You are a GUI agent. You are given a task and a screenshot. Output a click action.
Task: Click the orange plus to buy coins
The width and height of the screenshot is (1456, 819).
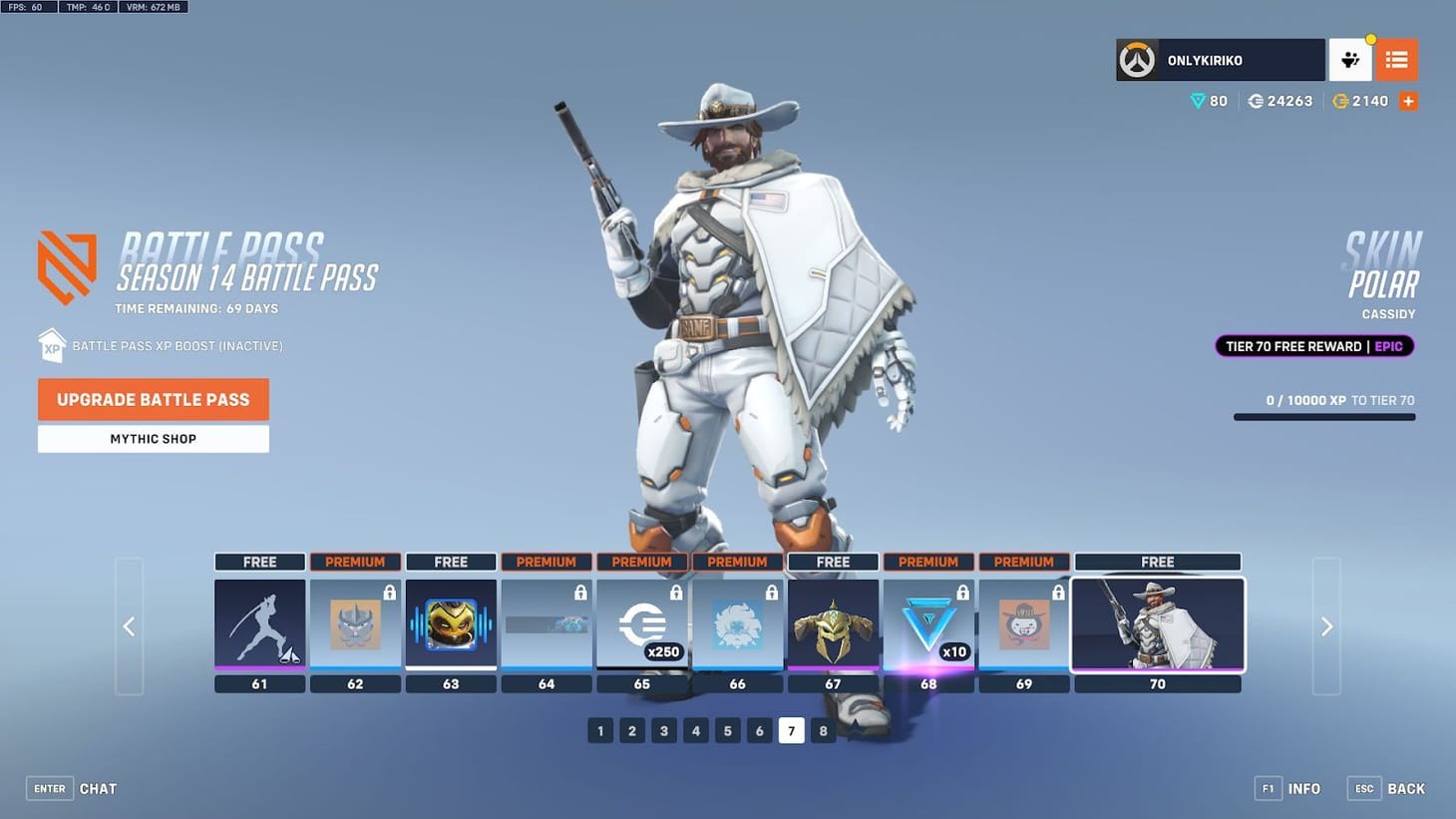coord(1408,101)
